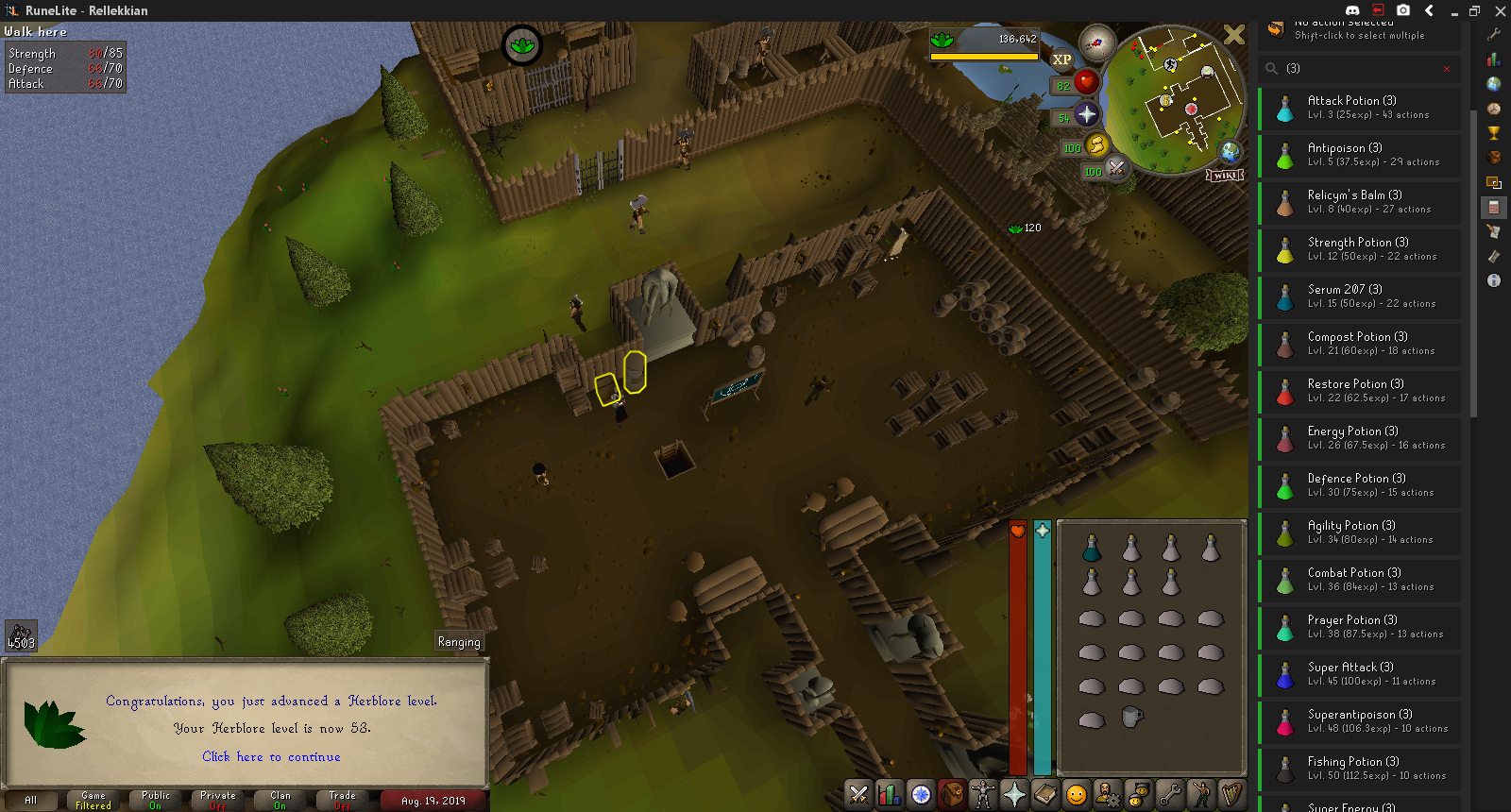Select the teal potion in the inventory
Screen dimensions: 1511x812
click(x=1092, y=549)
